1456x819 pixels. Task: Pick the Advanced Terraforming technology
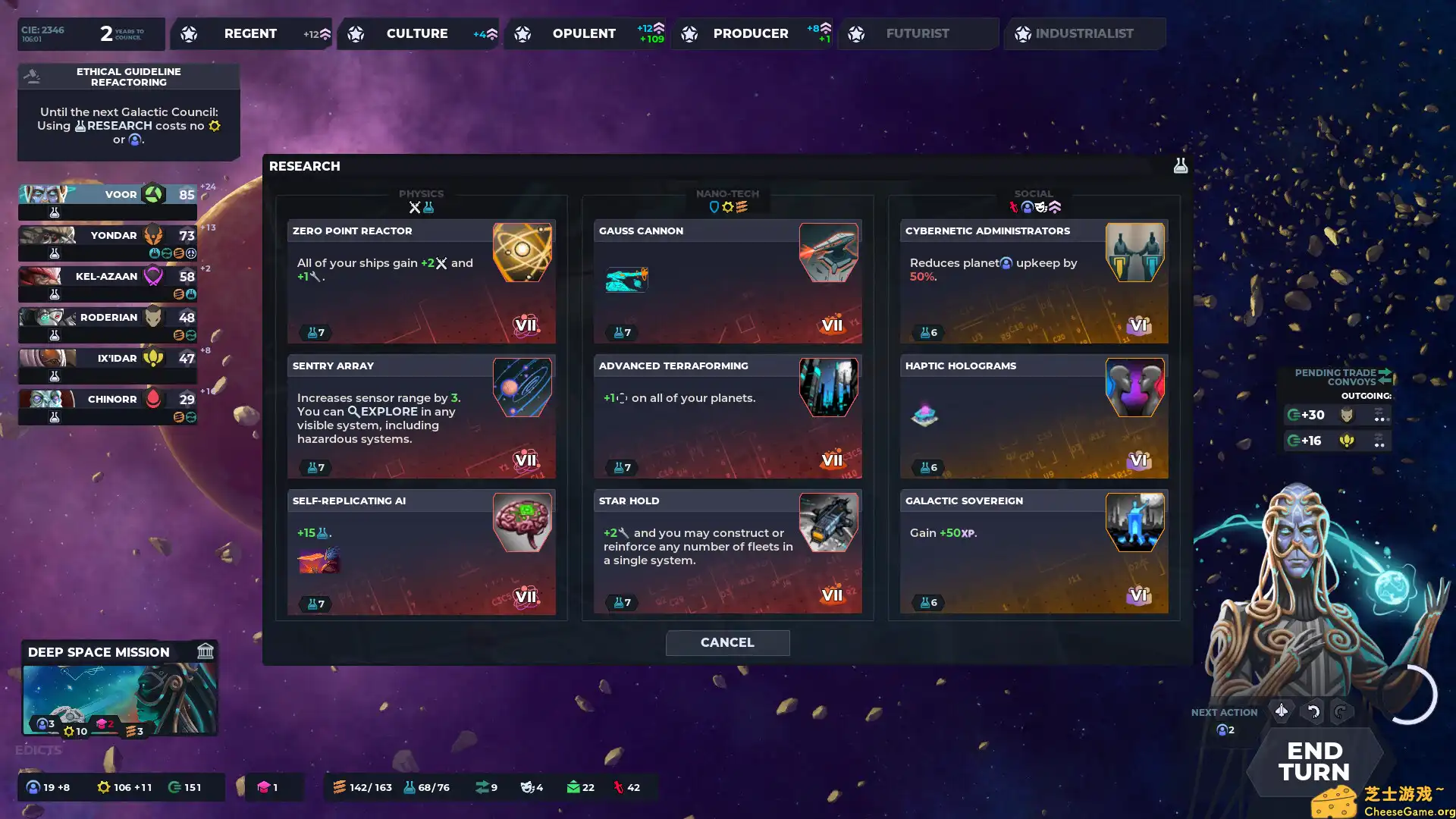[x=727, y=416]
